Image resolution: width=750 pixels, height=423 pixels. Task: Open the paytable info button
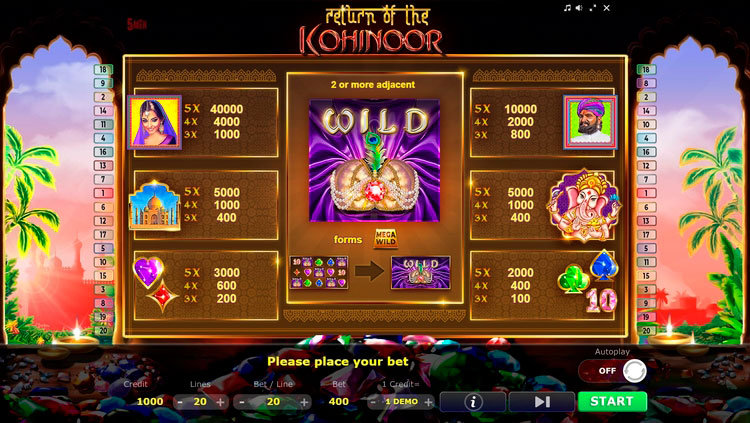point(472,401)
